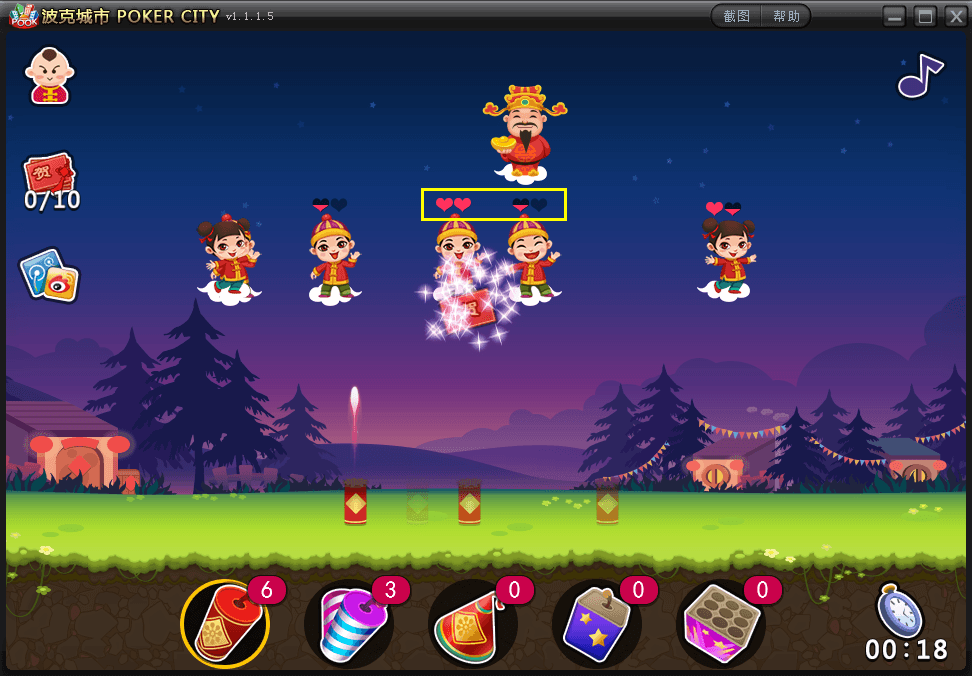This screenshot has width=972, height=676.
Task: Click the 截图 screenshot button
Action: pos(737,16)
